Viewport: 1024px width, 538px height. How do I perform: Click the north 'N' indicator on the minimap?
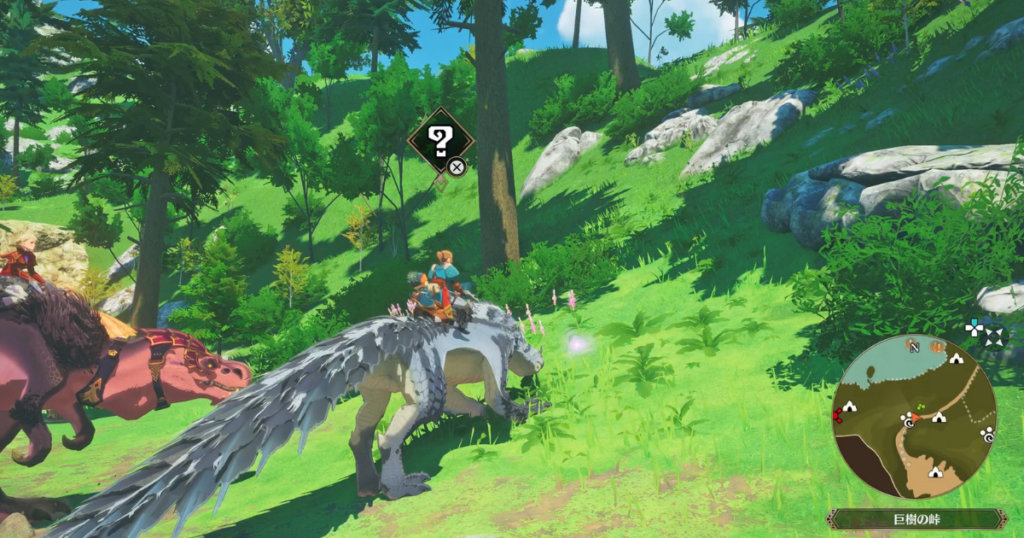click(914, 346)
